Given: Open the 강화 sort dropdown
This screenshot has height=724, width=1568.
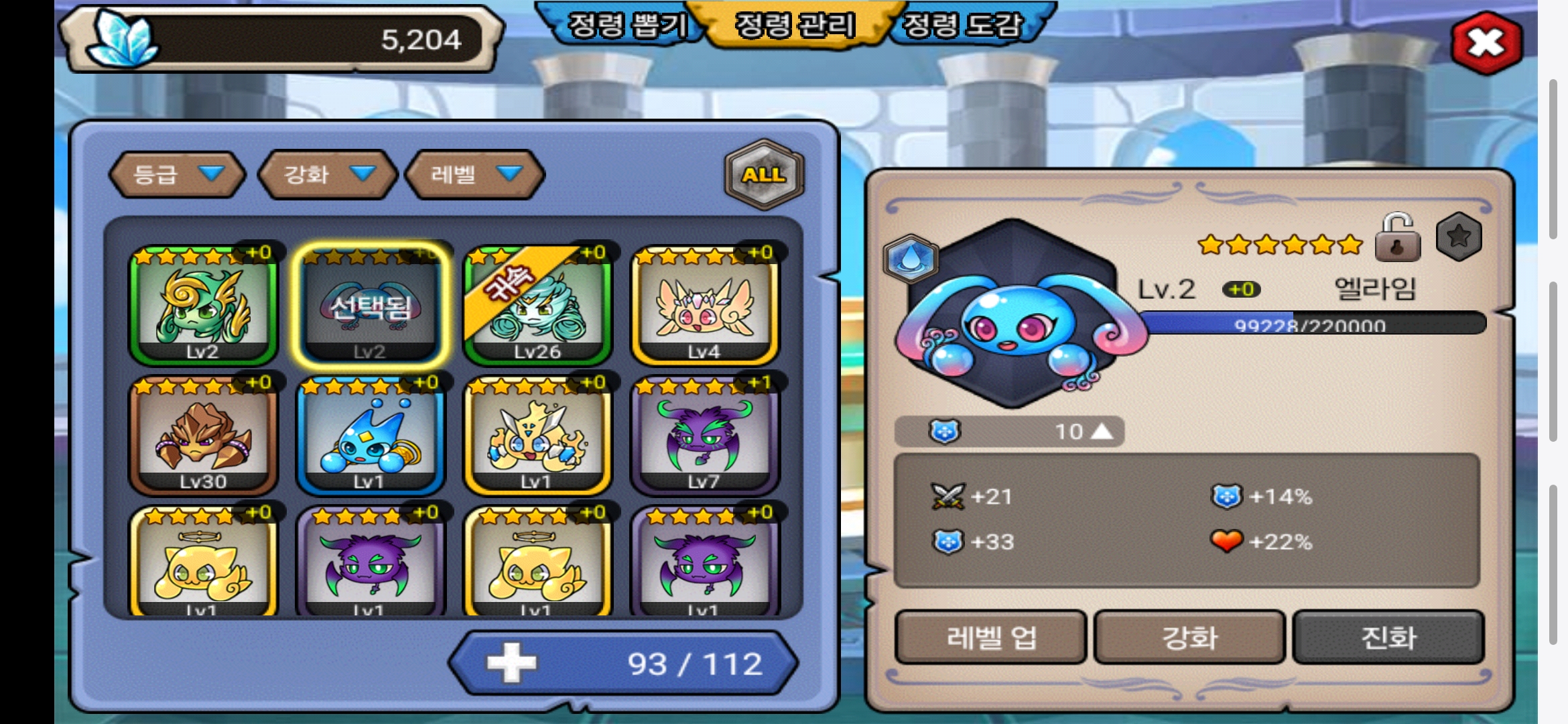Looking at the screenshot, I should (x=328, y=174).
